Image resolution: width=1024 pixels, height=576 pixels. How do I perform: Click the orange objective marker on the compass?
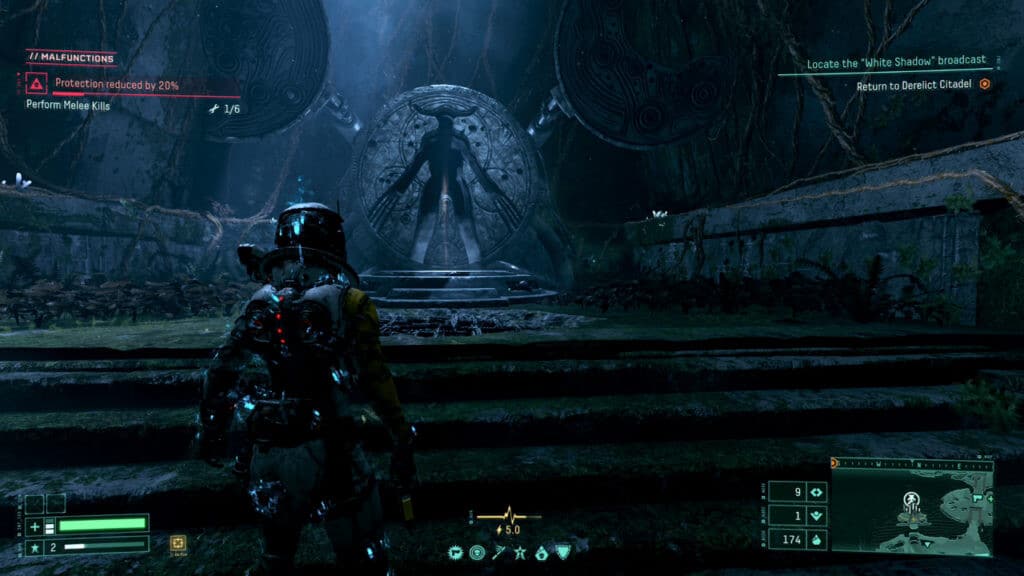click(836, 463)
